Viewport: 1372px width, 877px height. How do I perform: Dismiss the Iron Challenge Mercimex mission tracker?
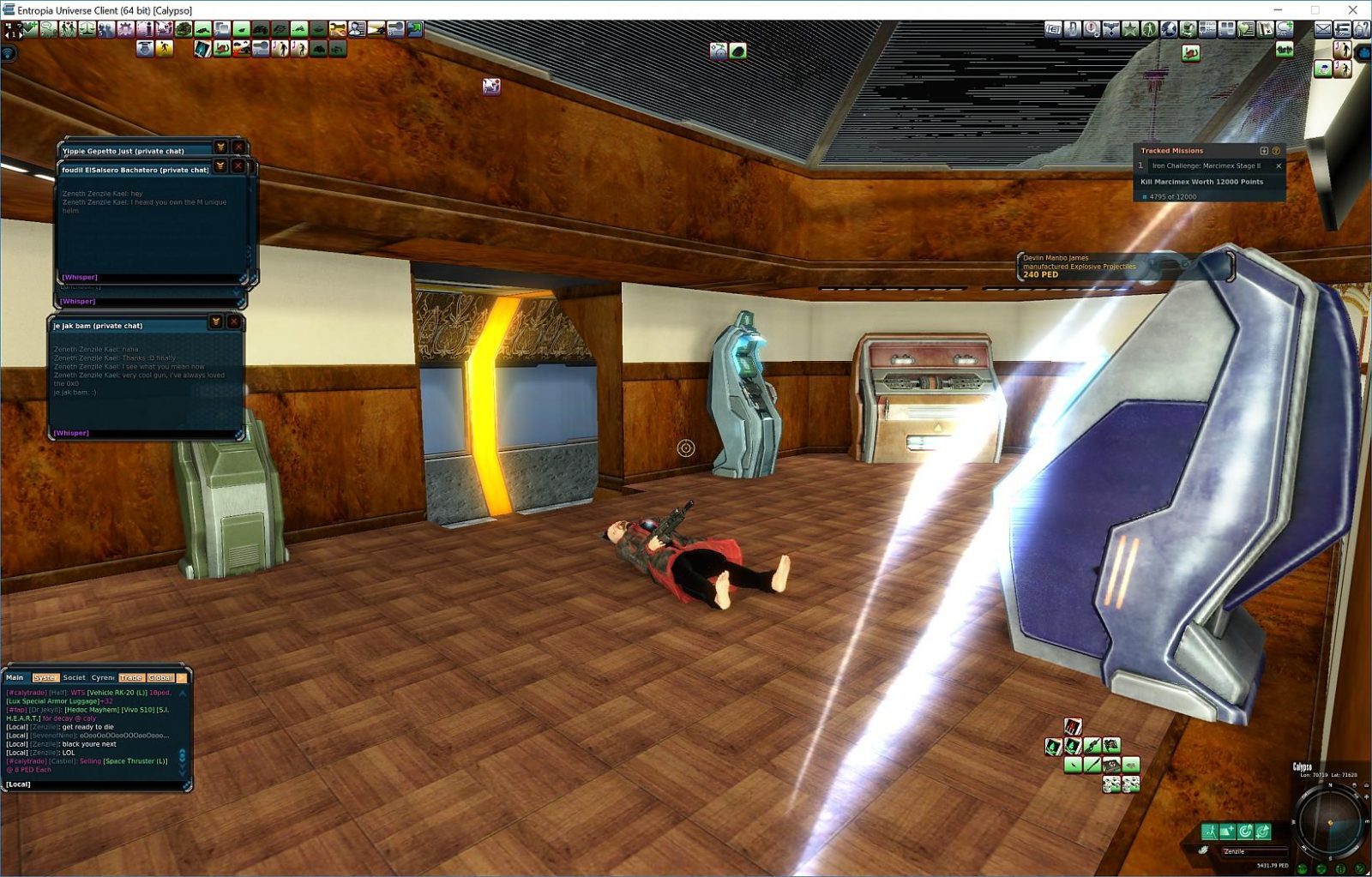point(1279,166)
